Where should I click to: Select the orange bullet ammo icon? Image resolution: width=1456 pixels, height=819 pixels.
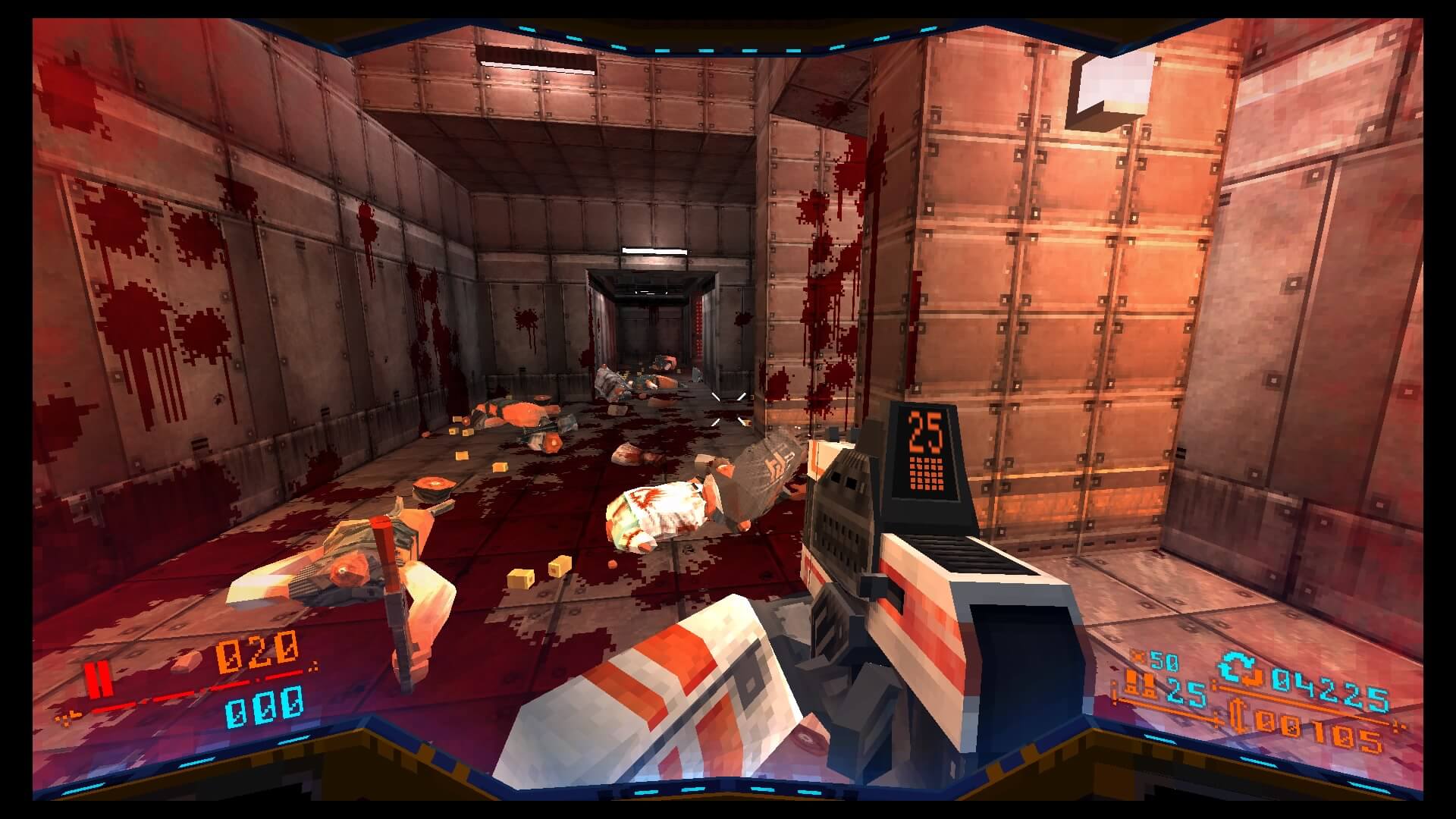point(1141,687)
